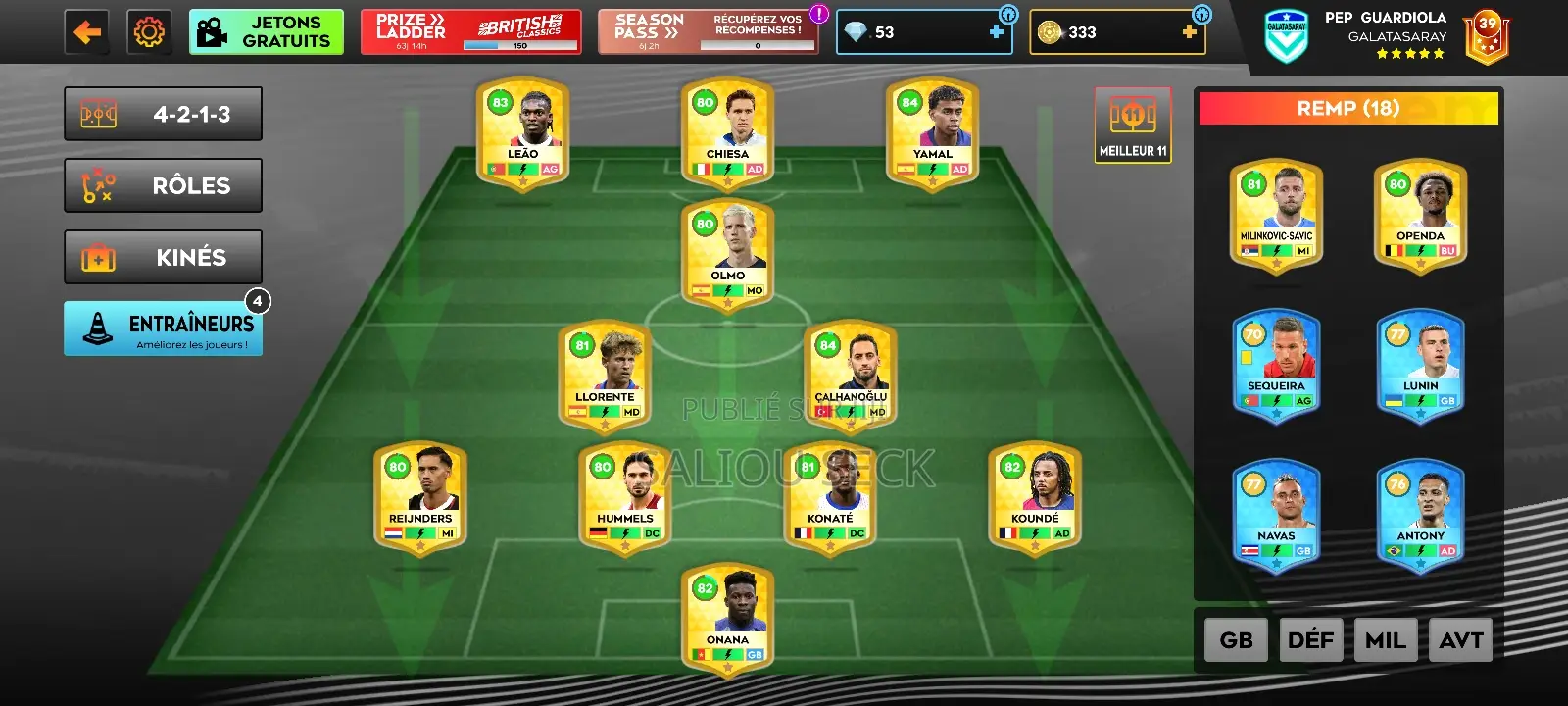Add more diamonds with the plus button
Screen dimensions: 1568x706
click(x=996, y=32)
